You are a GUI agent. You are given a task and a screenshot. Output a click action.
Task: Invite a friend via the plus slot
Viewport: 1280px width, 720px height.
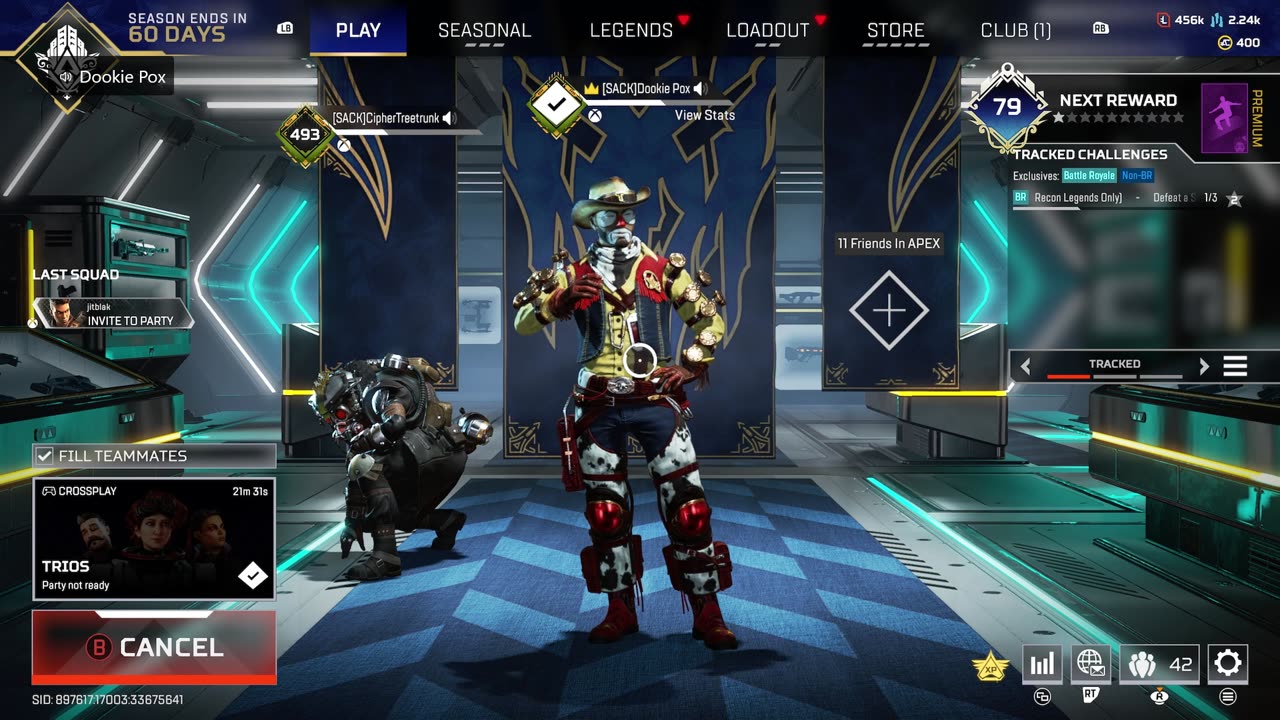(889, 310)
